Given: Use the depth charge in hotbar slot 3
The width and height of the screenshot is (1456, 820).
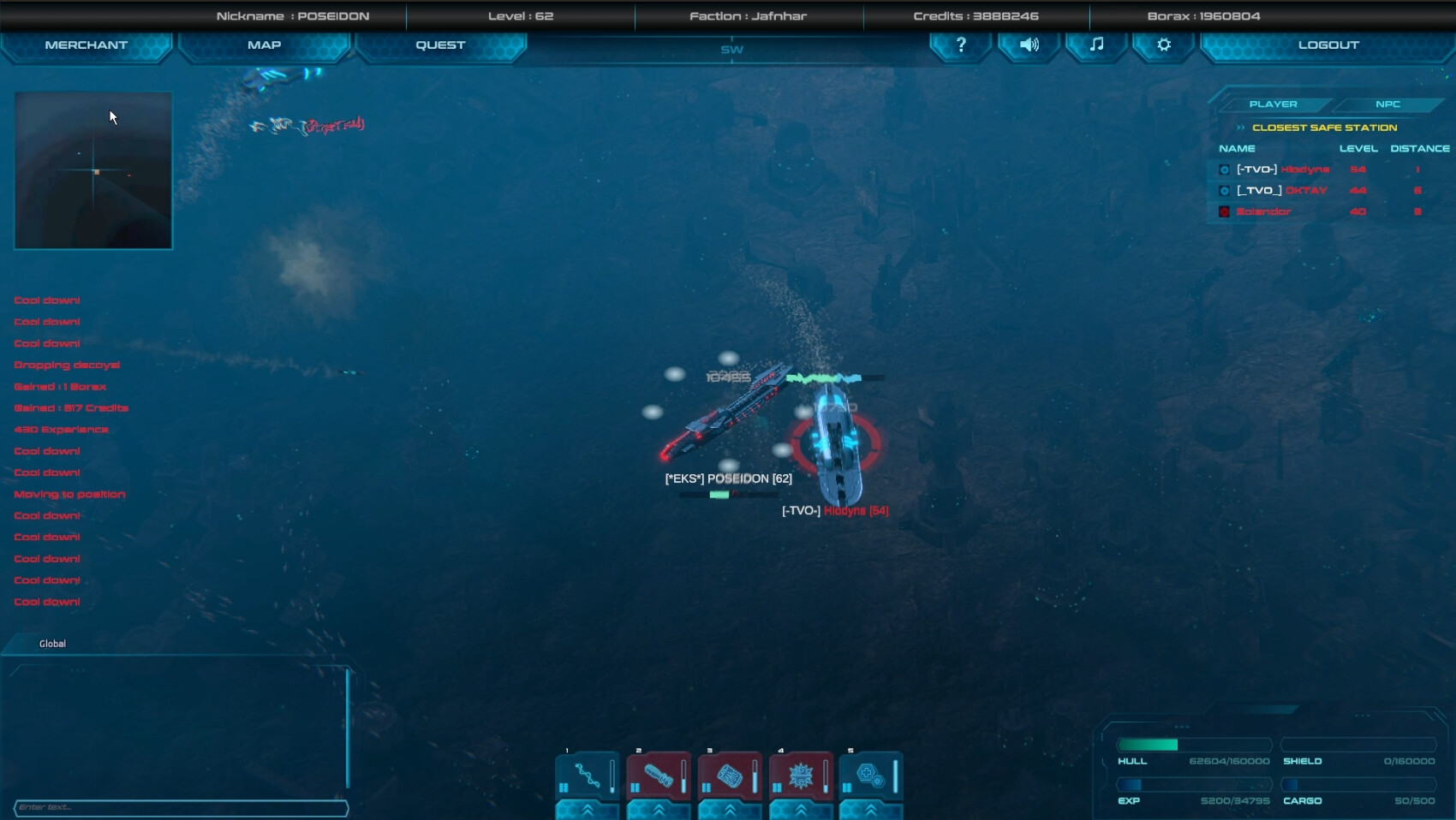Looking at the screenshot, I should coord(729,775).
